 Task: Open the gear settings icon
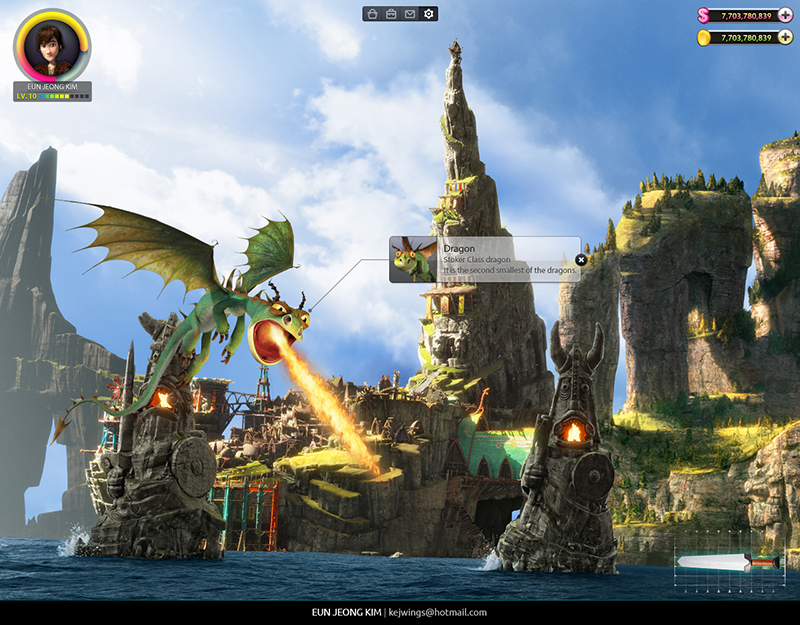click(x=429, y=14)
